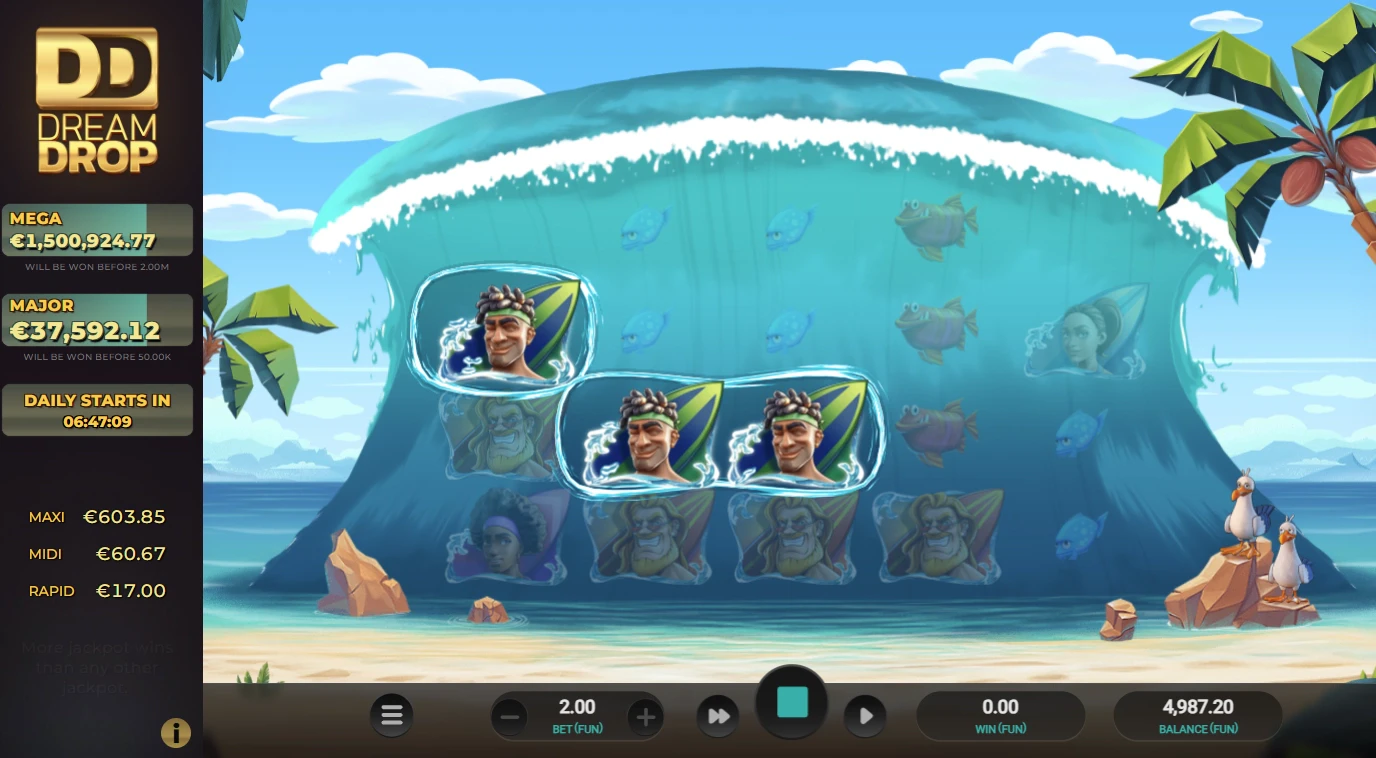This screenshot has height=758, width=1376.
Task: Select the MAJOR jackpot banner
Action: [x=97, y=319]
